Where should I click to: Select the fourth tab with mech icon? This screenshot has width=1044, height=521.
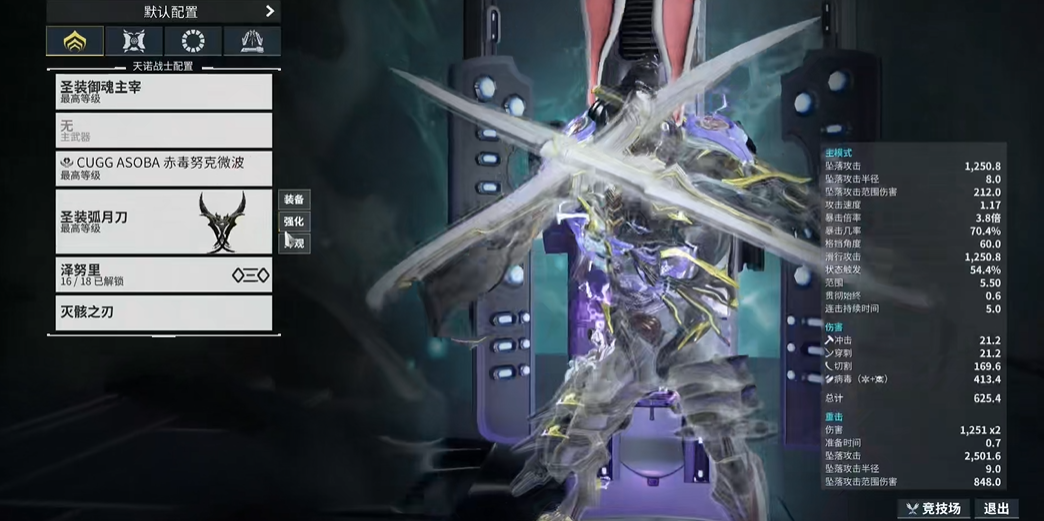click(252, 41)
